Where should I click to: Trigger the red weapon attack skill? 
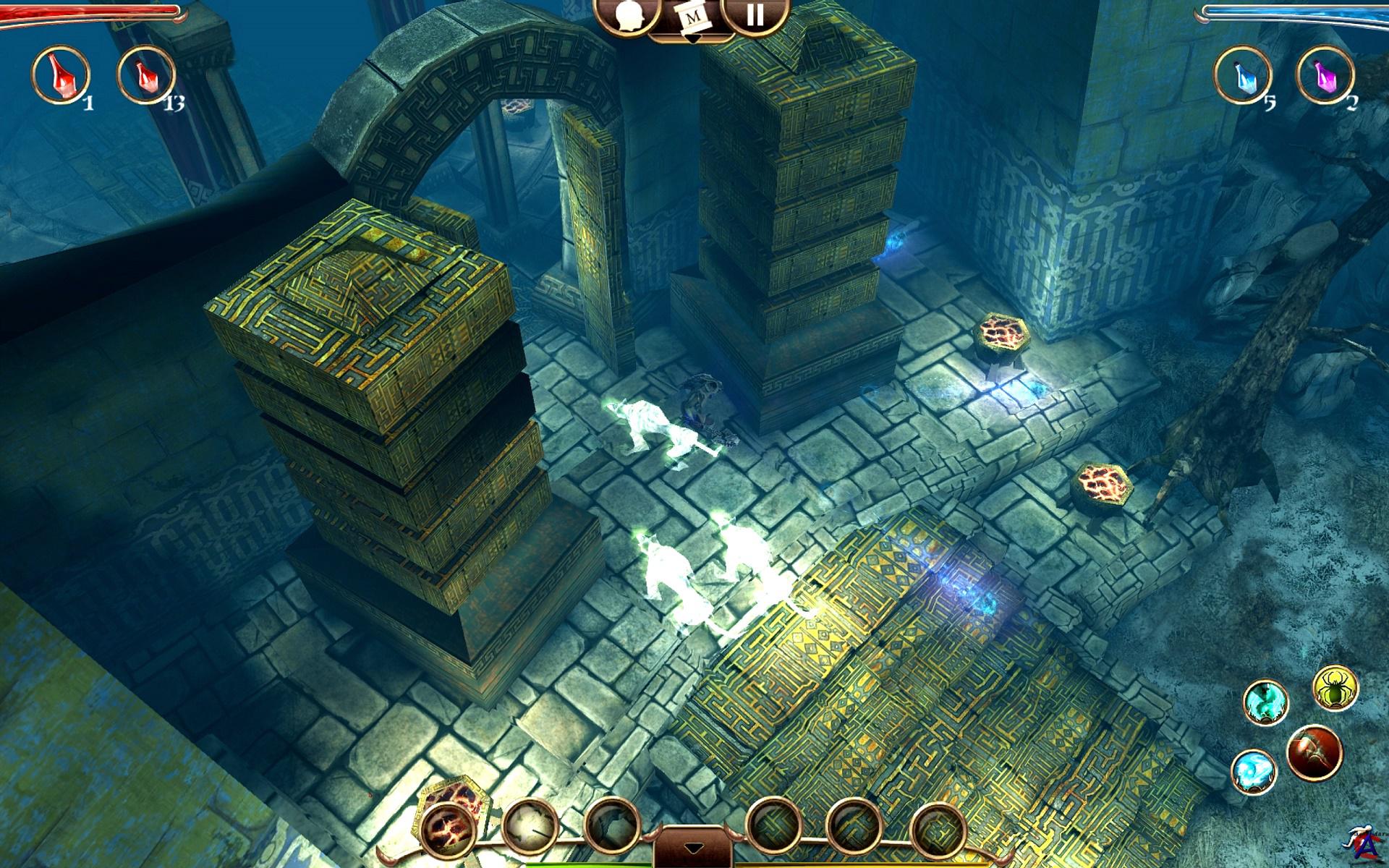[x=1314, y=753]
